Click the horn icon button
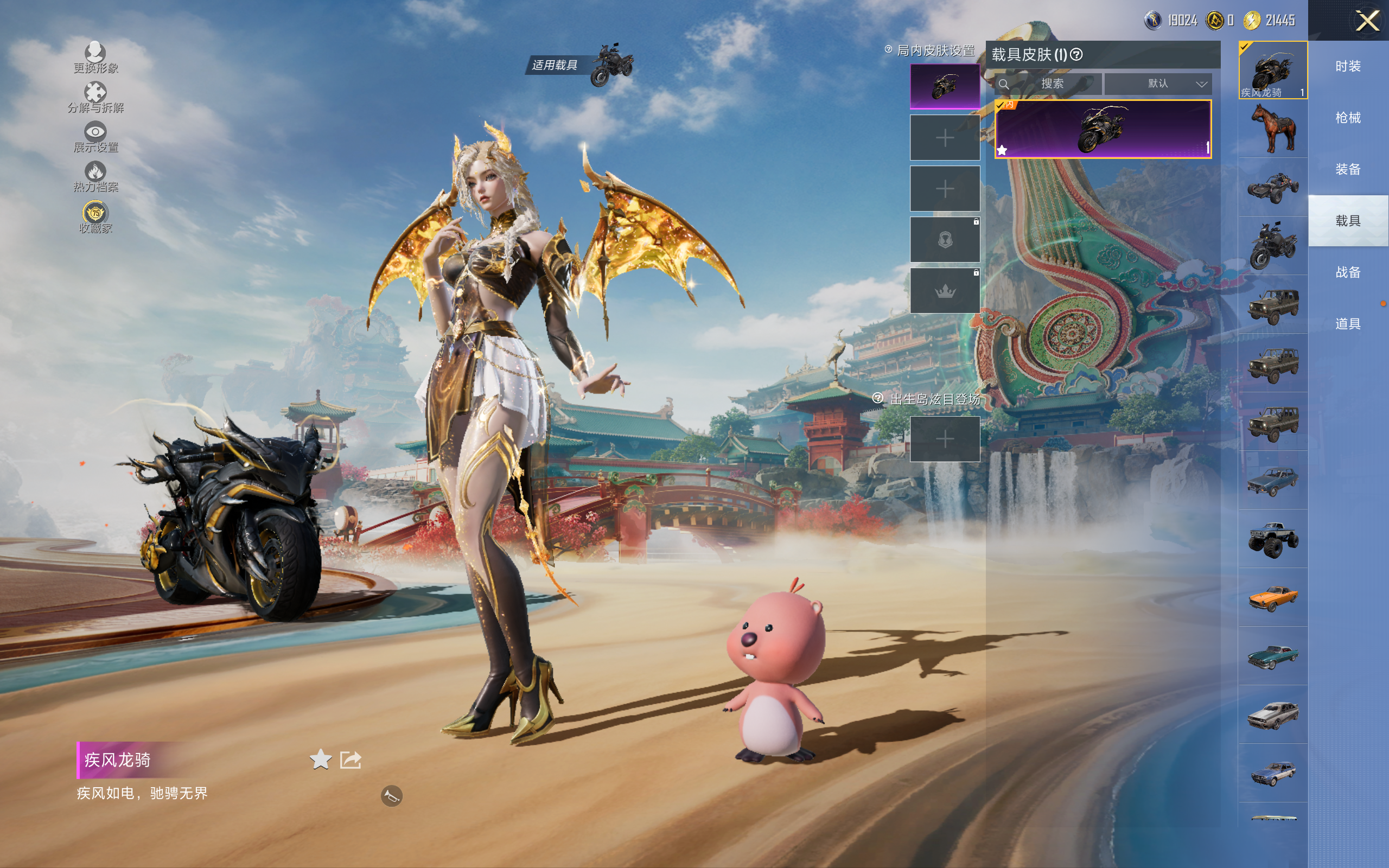Screen dimensions: 1389x868 tap(391, 796)
